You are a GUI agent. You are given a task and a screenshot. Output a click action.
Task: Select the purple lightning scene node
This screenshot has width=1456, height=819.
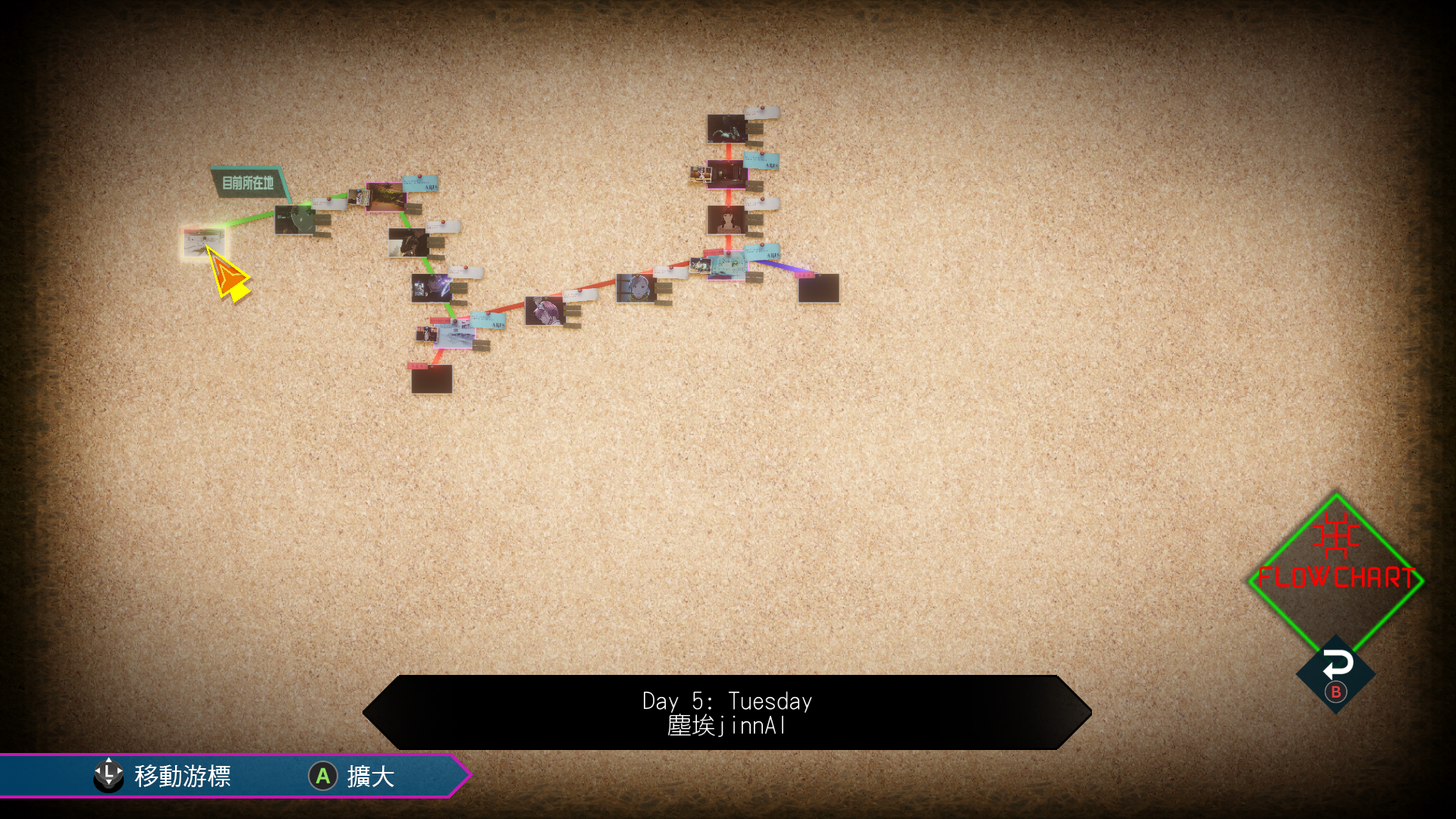(431, 287)
